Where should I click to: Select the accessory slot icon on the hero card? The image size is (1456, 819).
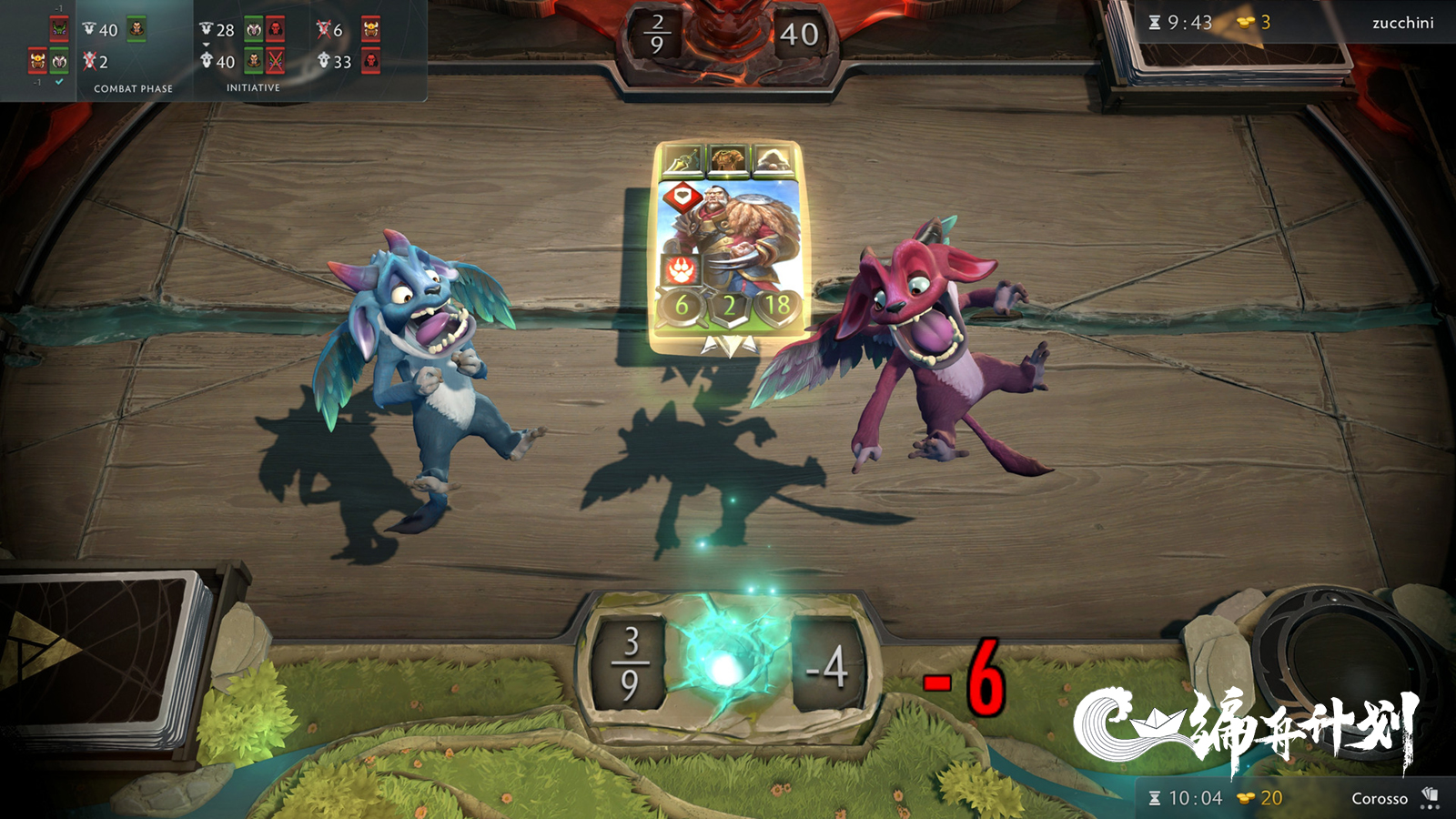tap(773, 161)
